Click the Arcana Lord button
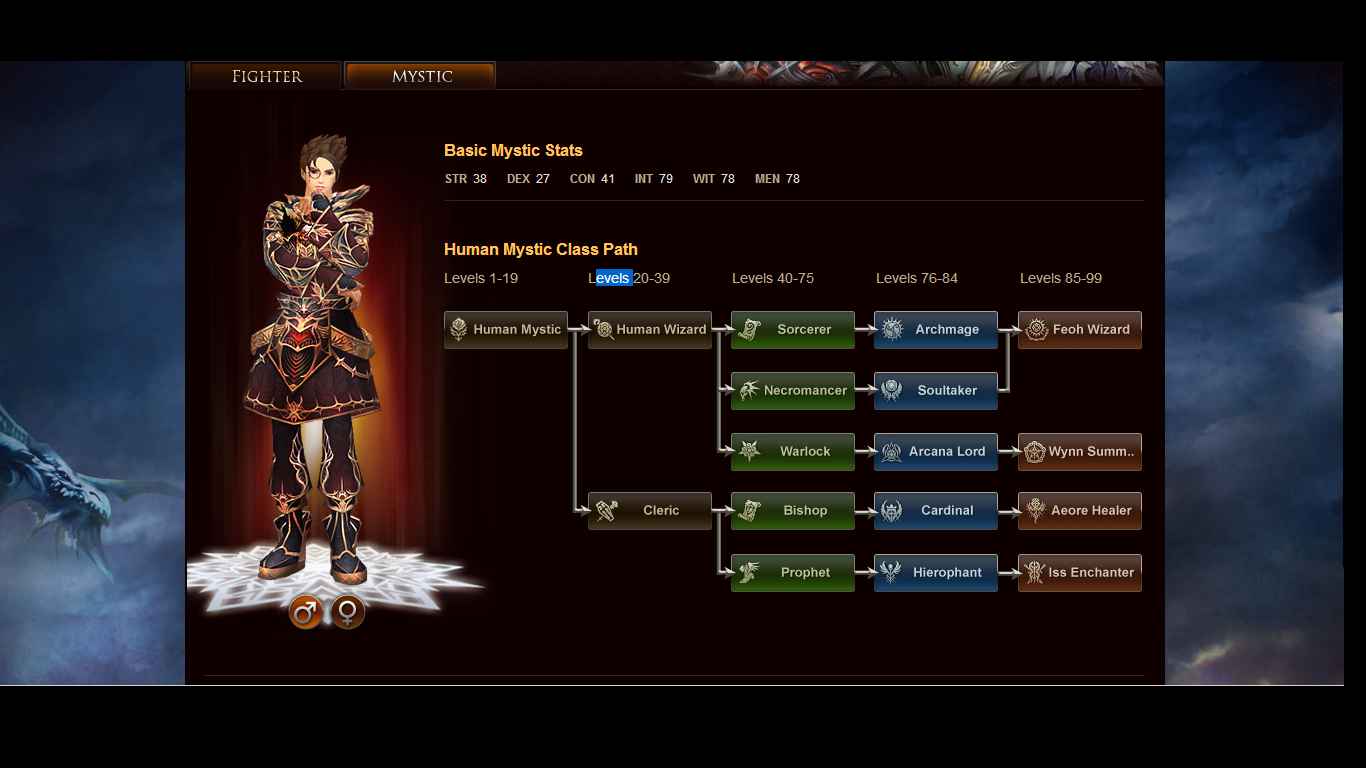The height and width of the screenshot is (768, 1366). point(935,452)
